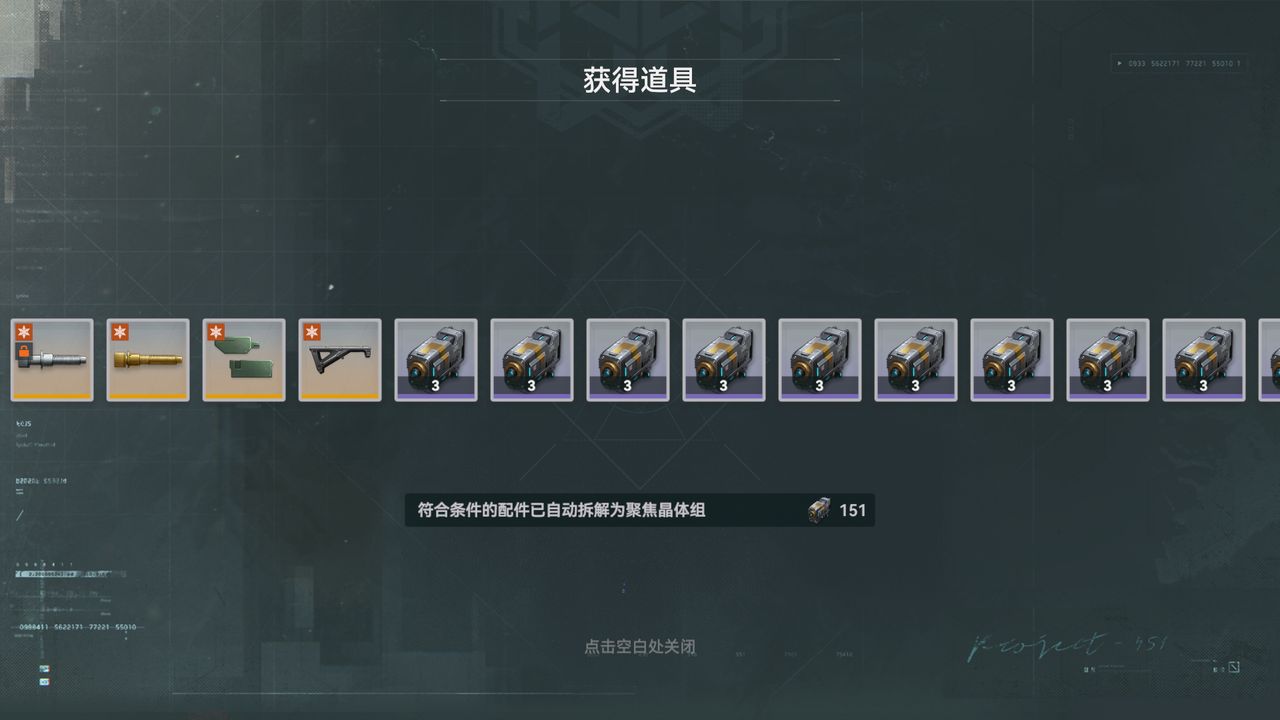
Task: Select the locked silver barrel attachment
Action: point(52,360)
